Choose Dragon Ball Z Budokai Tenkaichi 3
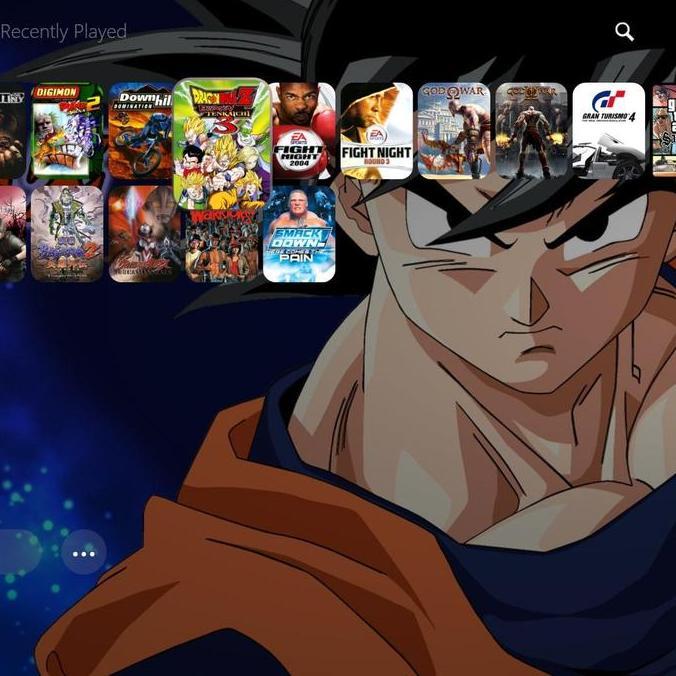The image size is (676, 676). tap(221, 141)
